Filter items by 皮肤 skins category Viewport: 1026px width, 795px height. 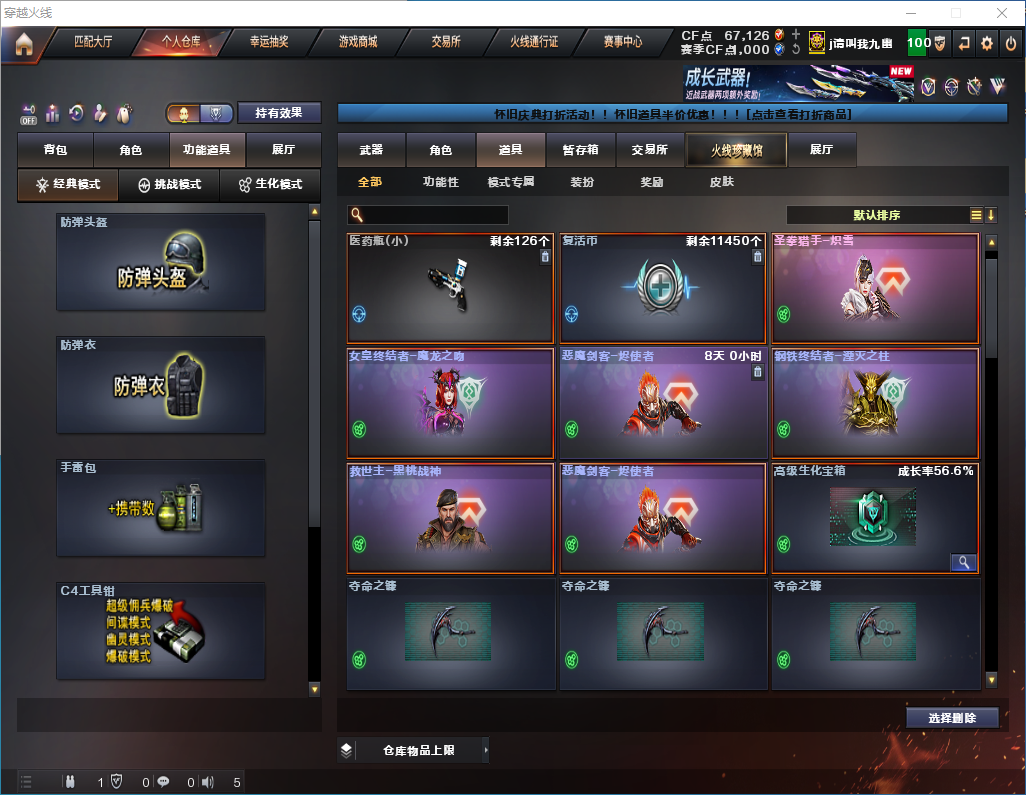721,183
